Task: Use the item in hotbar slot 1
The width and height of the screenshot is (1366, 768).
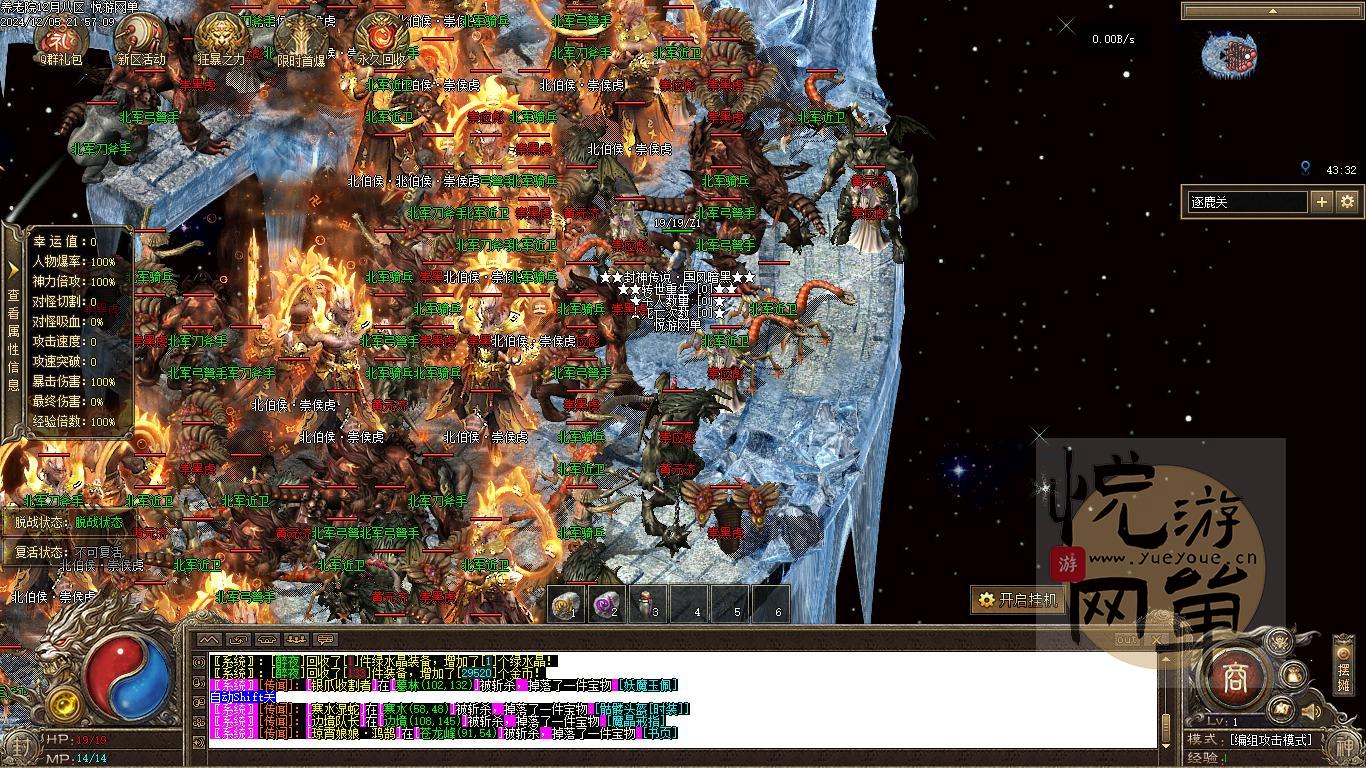Action: point(567,605)
